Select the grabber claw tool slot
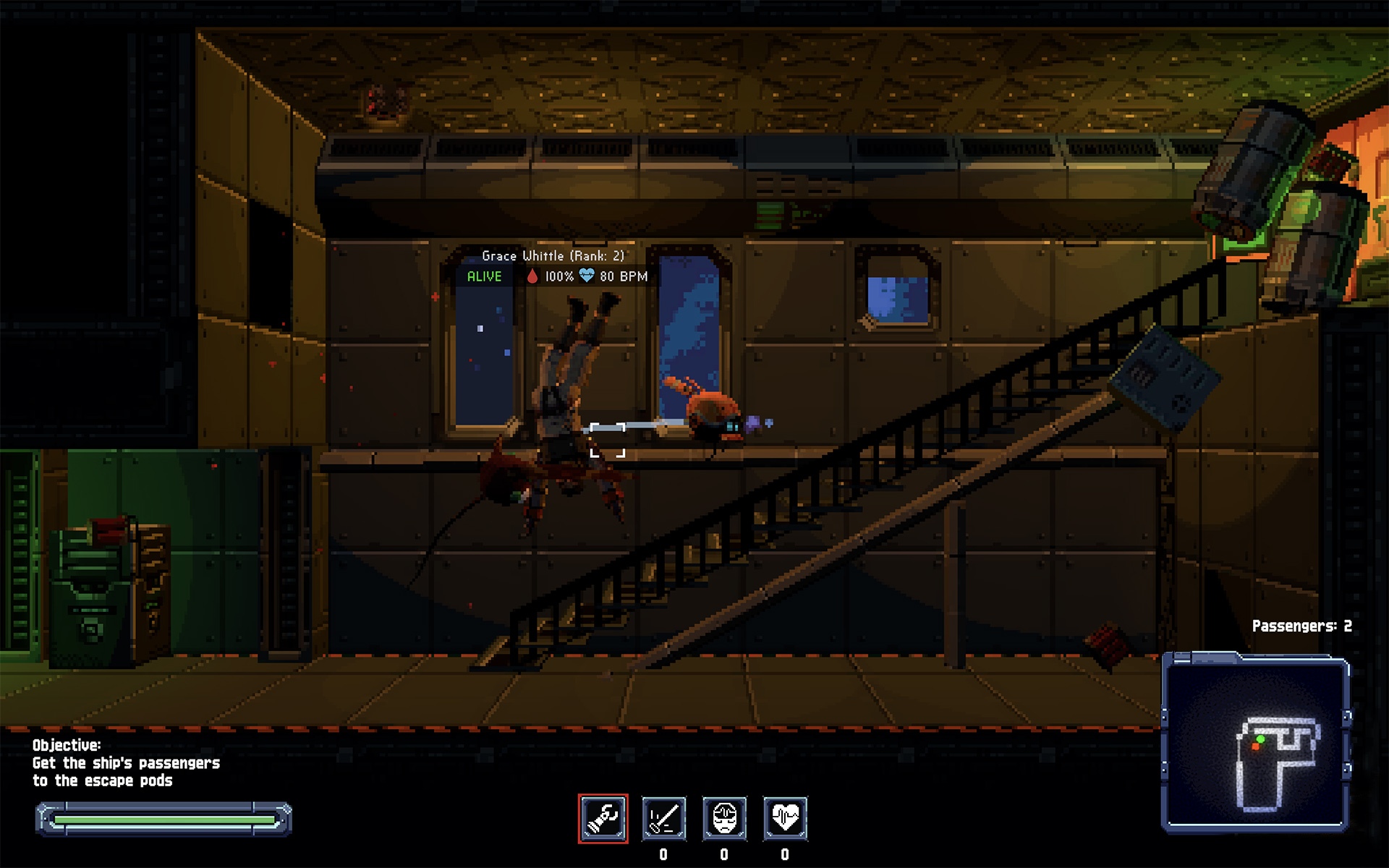The height and width of the screenshot is (868, 1389). tap(603, 818)
